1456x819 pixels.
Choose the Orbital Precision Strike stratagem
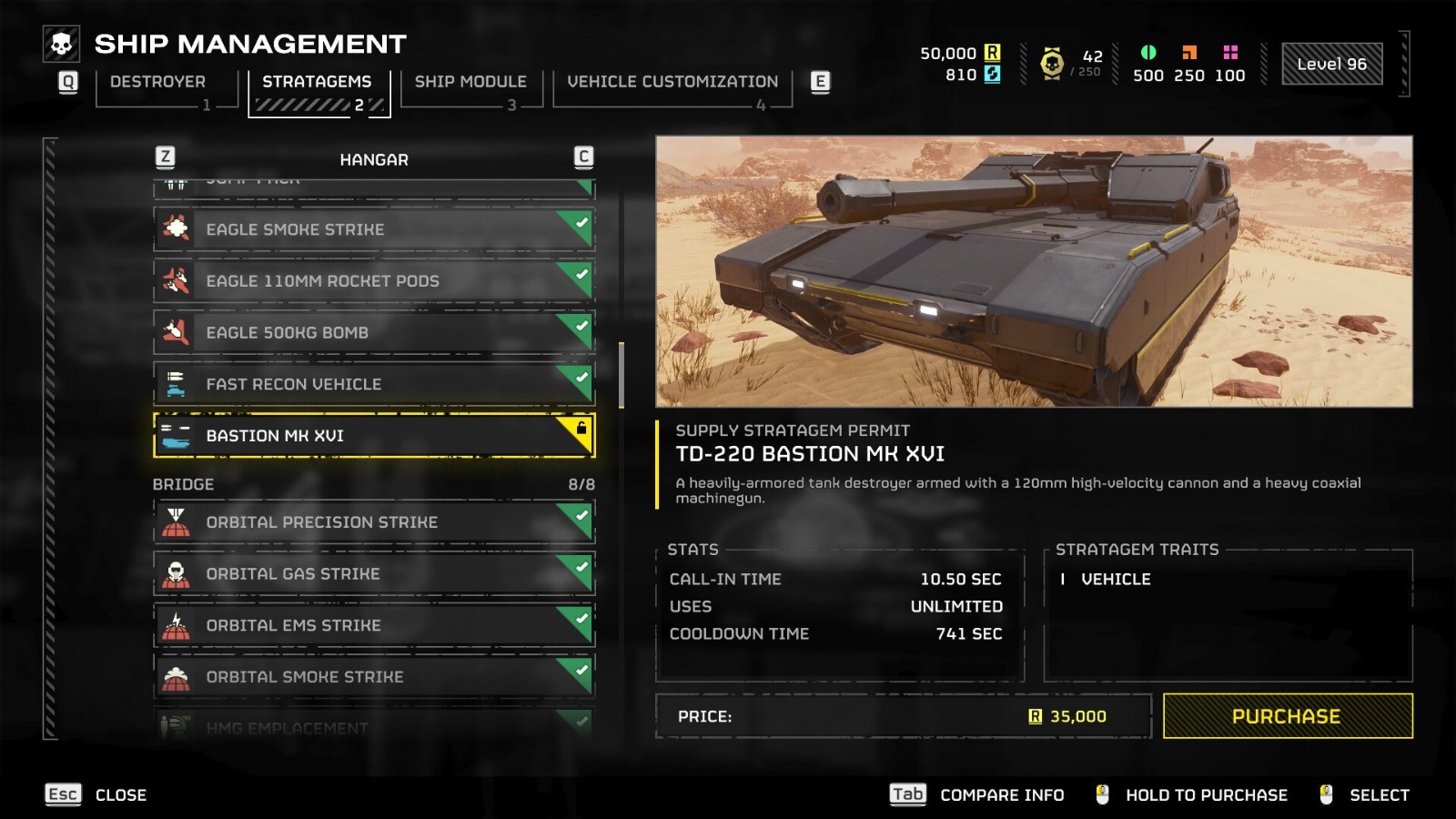(373, 522)
